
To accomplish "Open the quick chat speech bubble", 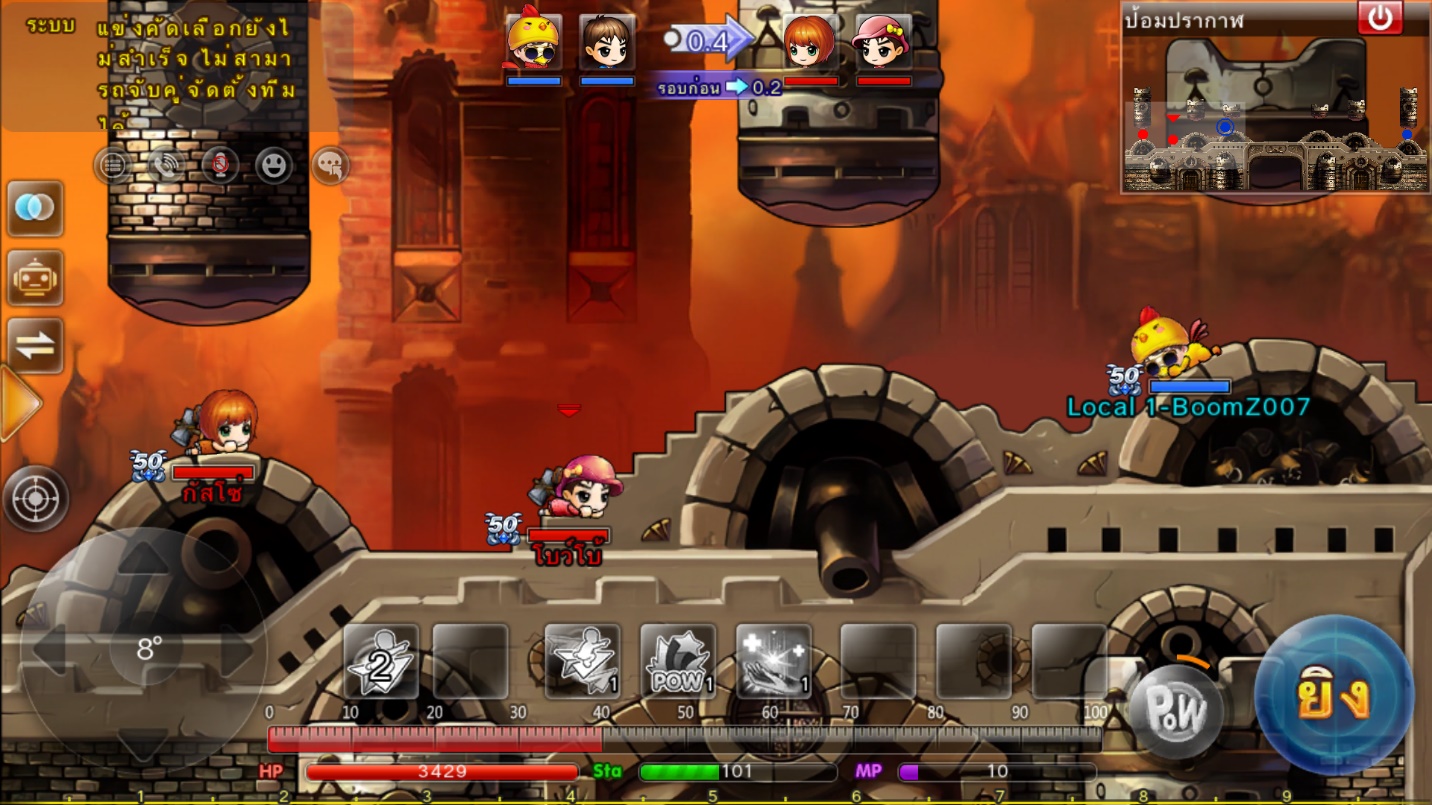I will click(x=330, y=164).
